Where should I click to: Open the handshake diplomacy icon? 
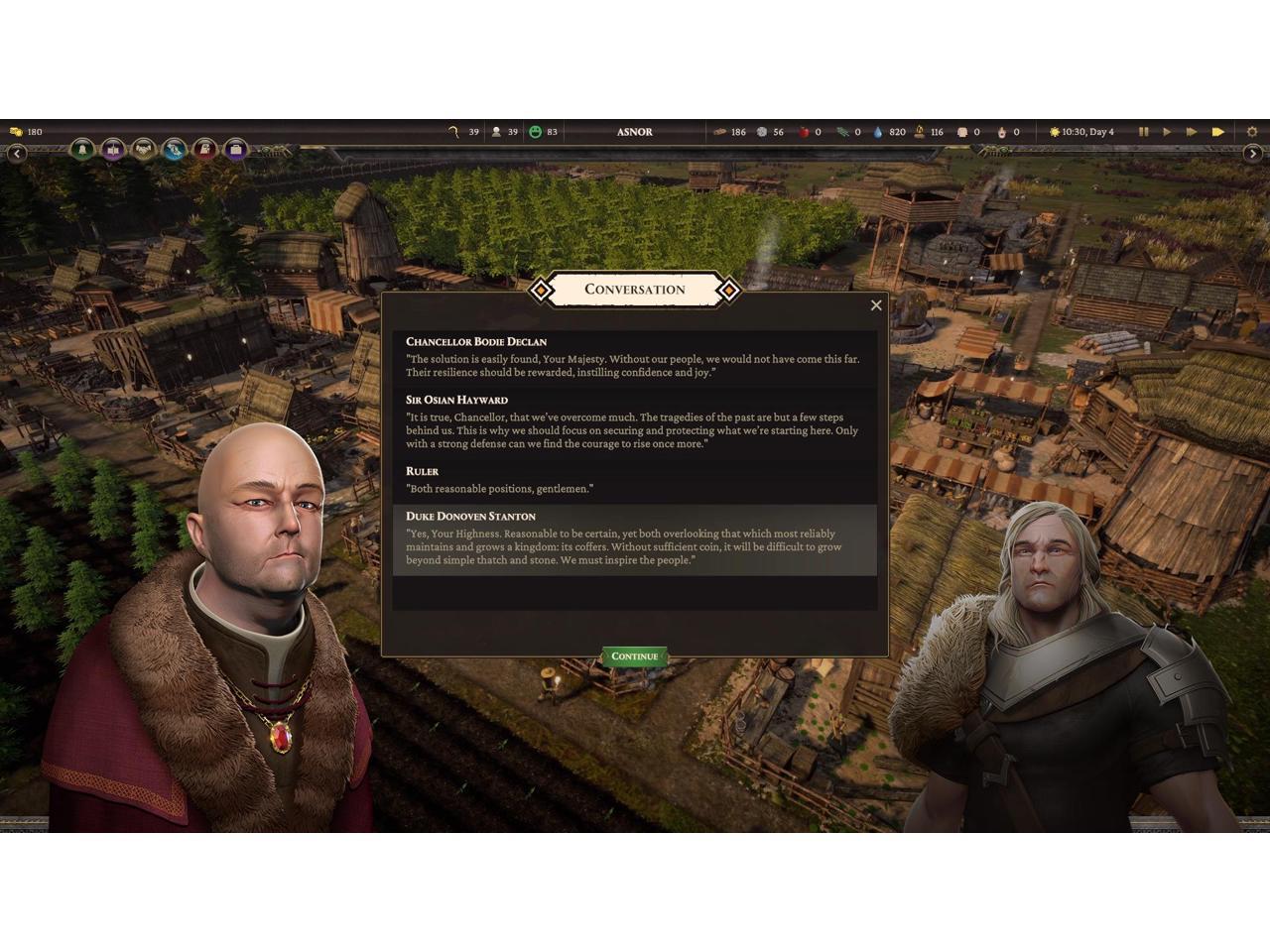coord(144,150)
